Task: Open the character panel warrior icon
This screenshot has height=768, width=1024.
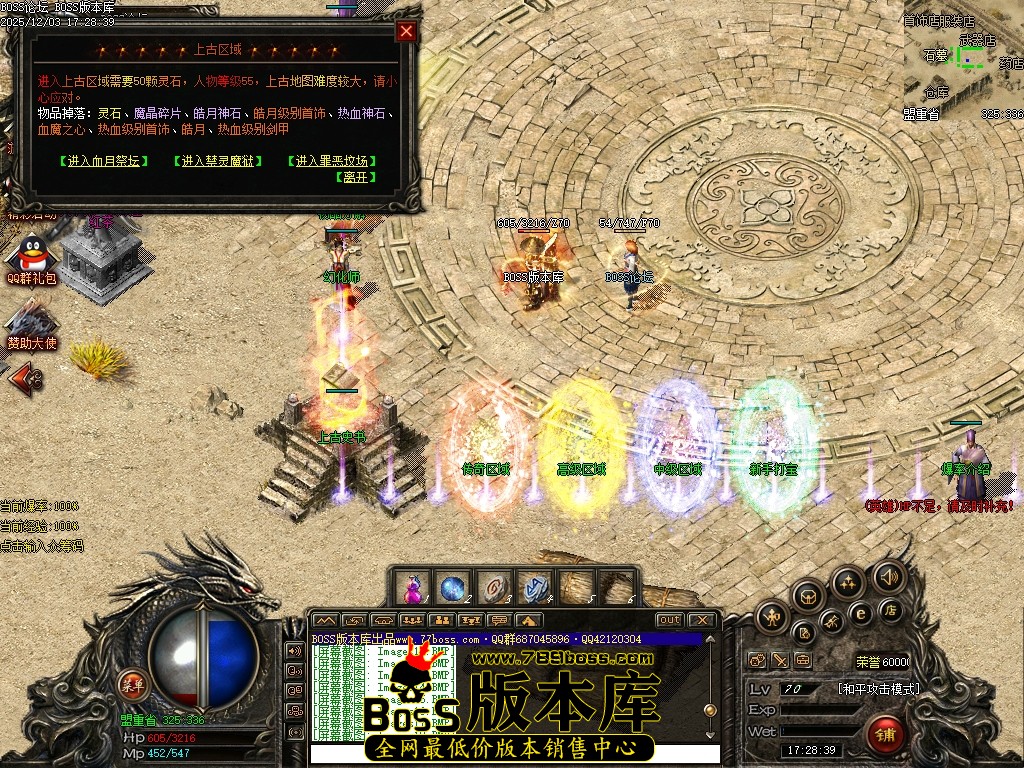Action: (x=770, y=617)
